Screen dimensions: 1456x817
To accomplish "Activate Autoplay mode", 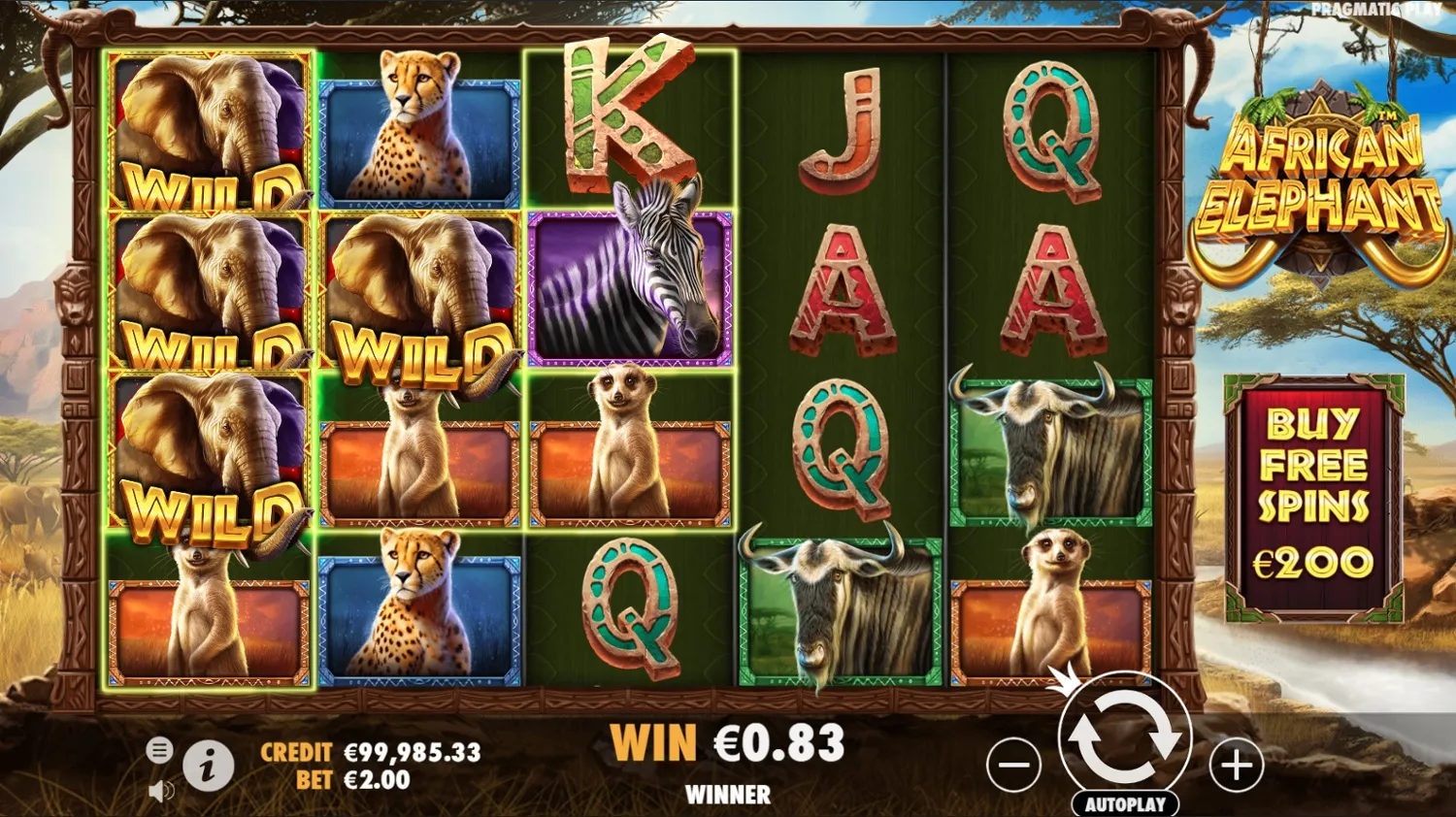I will 1124,803.
